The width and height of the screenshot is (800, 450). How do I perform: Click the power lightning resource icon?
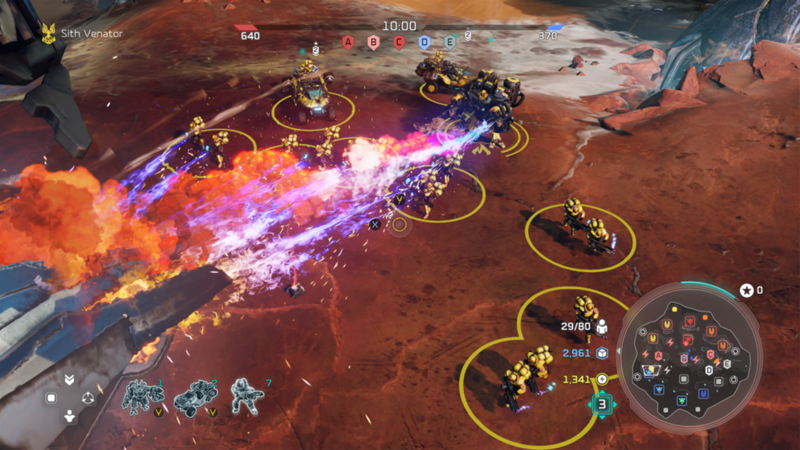(x=603, y=379)
